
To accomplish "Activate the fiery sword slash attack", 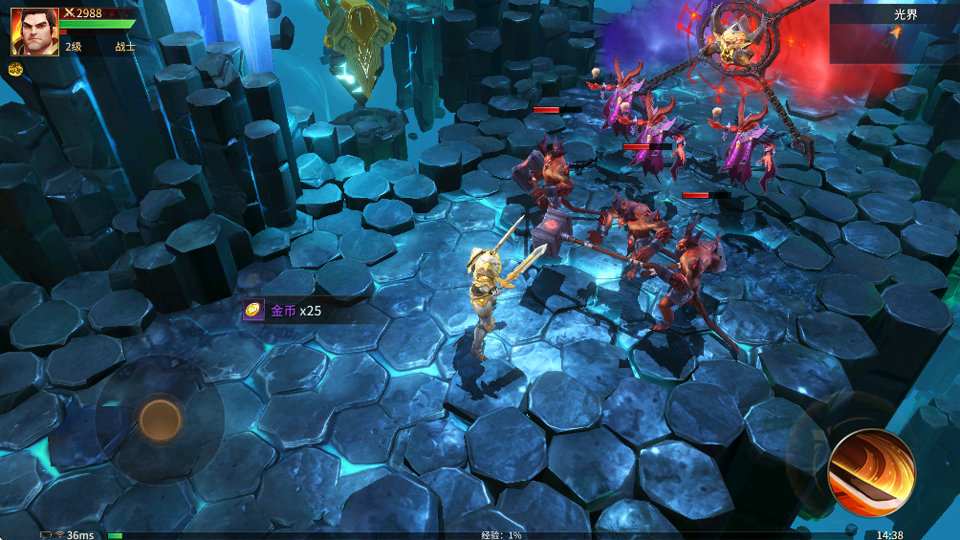I will (x=871, y=472).
